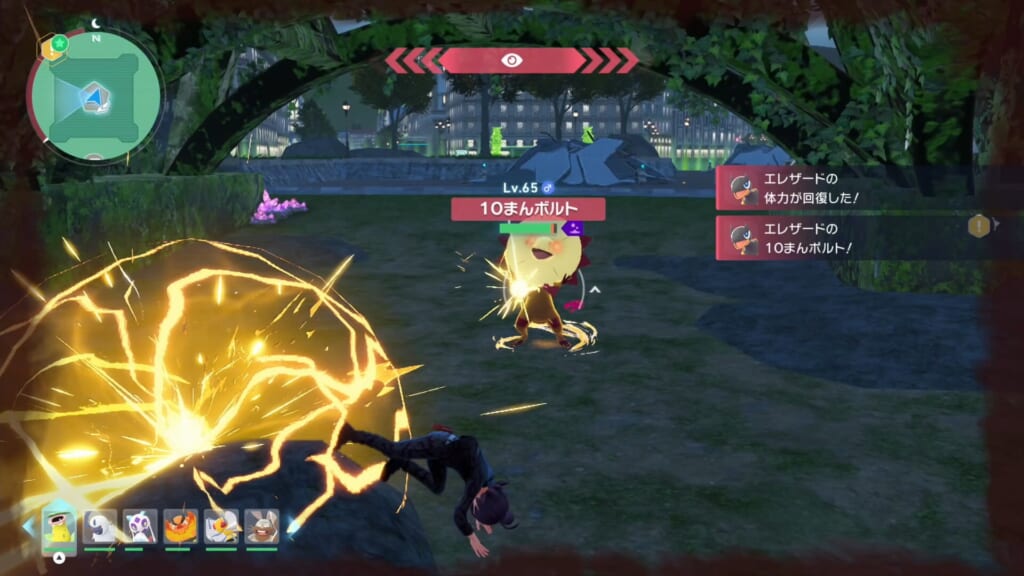This screenshot has width=1024, height=576.
Task: Choose the Froslass party slot
Action: click(x=139, y=527)
